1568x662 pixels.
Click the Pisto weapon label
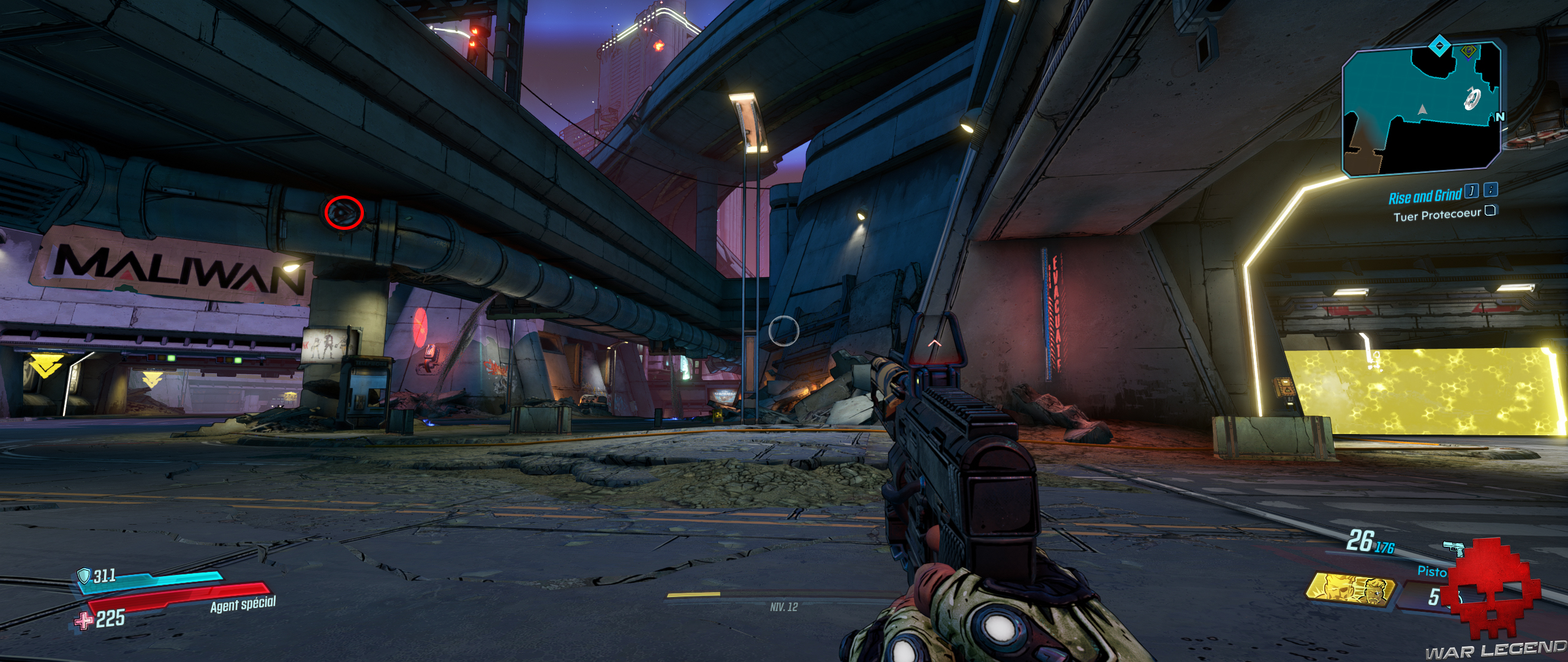pos(1432,571)
